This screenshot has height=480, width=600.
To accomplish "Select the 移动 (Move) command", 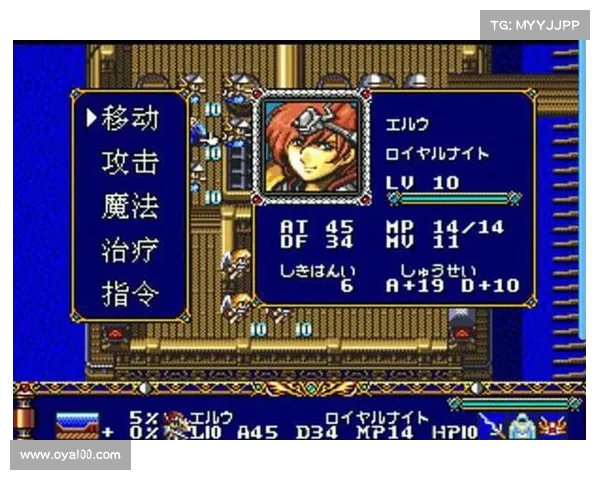I will click(x=130, y=119).
